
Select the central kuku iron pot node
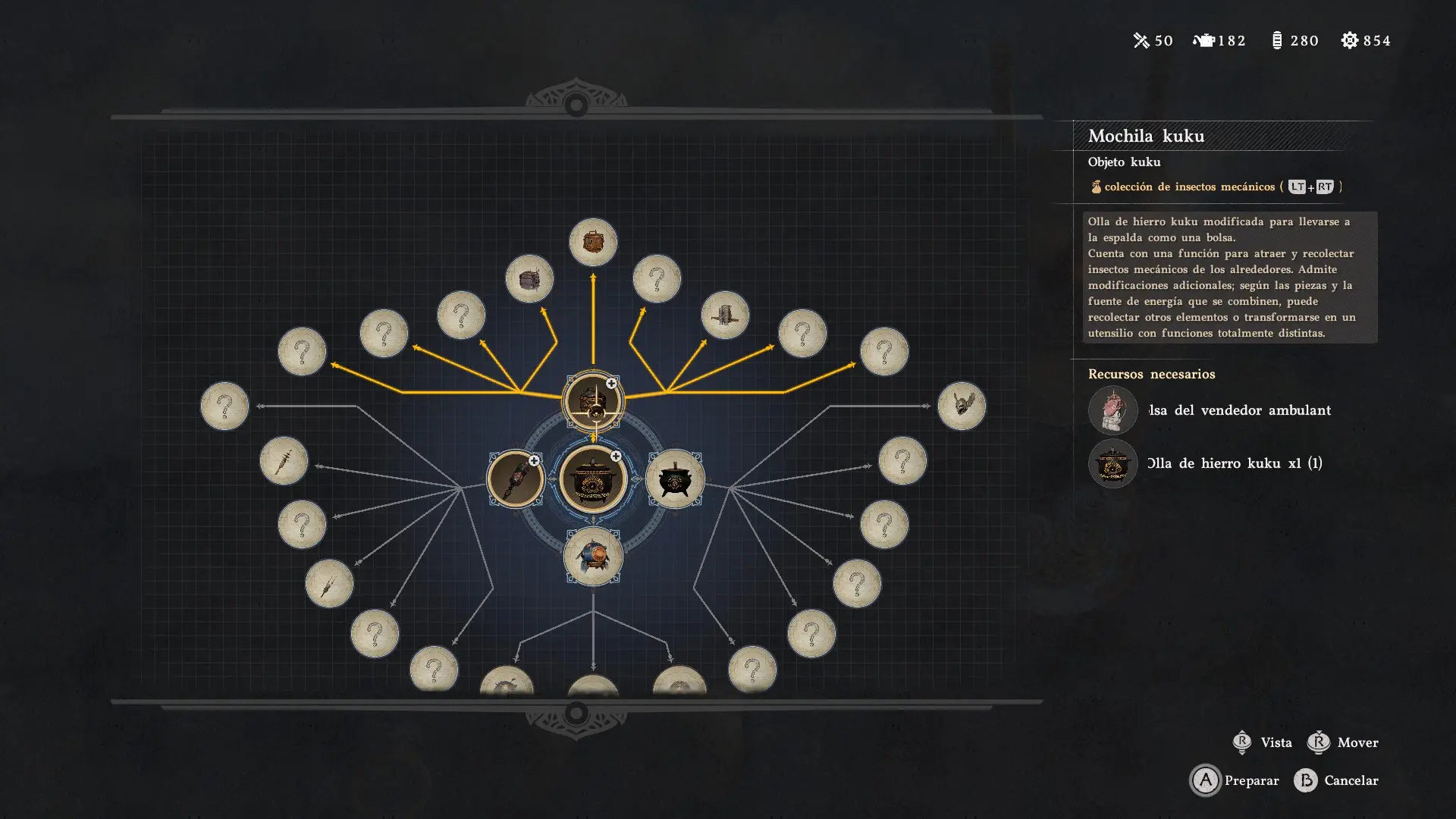click(x=593, y=479)
